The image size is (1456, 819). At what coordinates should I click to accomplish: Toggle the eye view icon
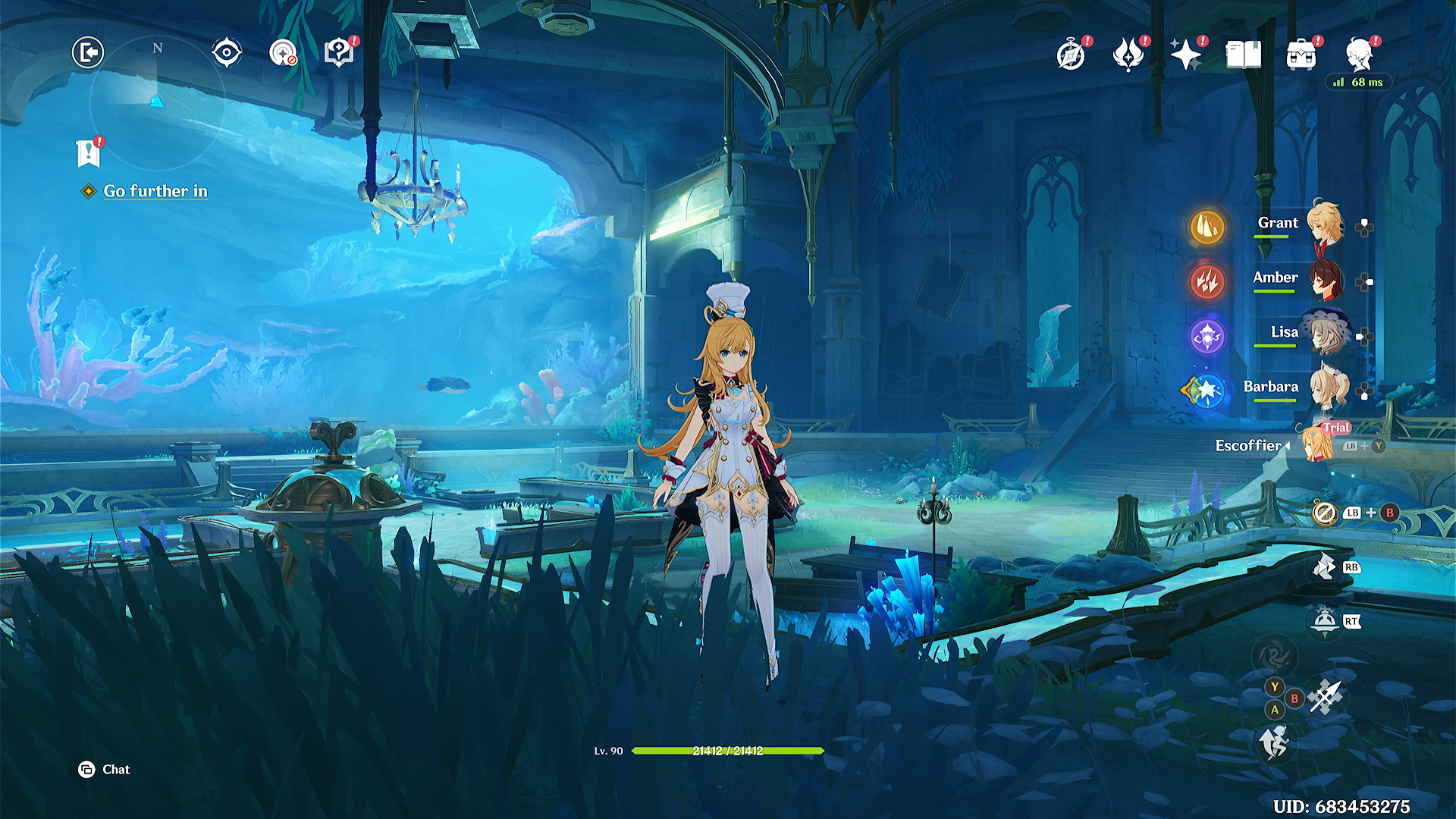pos(227,52)
